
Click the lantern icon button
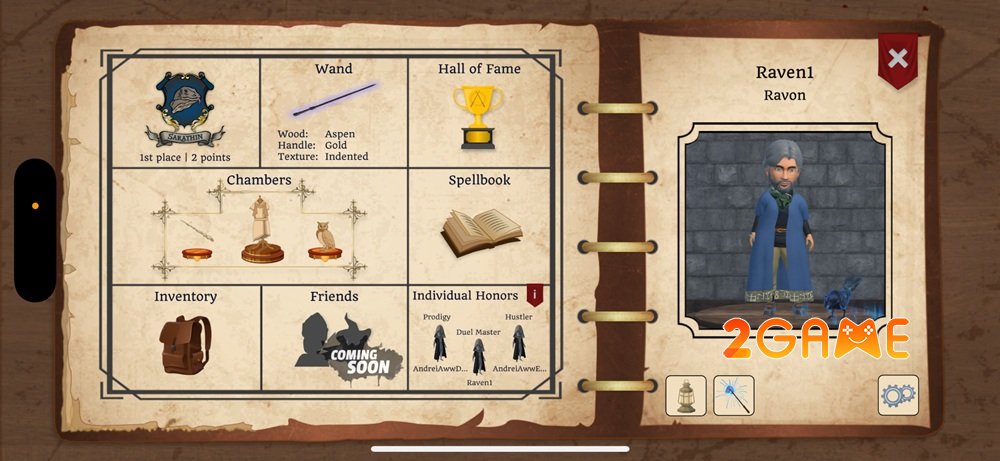pos(686,395)
